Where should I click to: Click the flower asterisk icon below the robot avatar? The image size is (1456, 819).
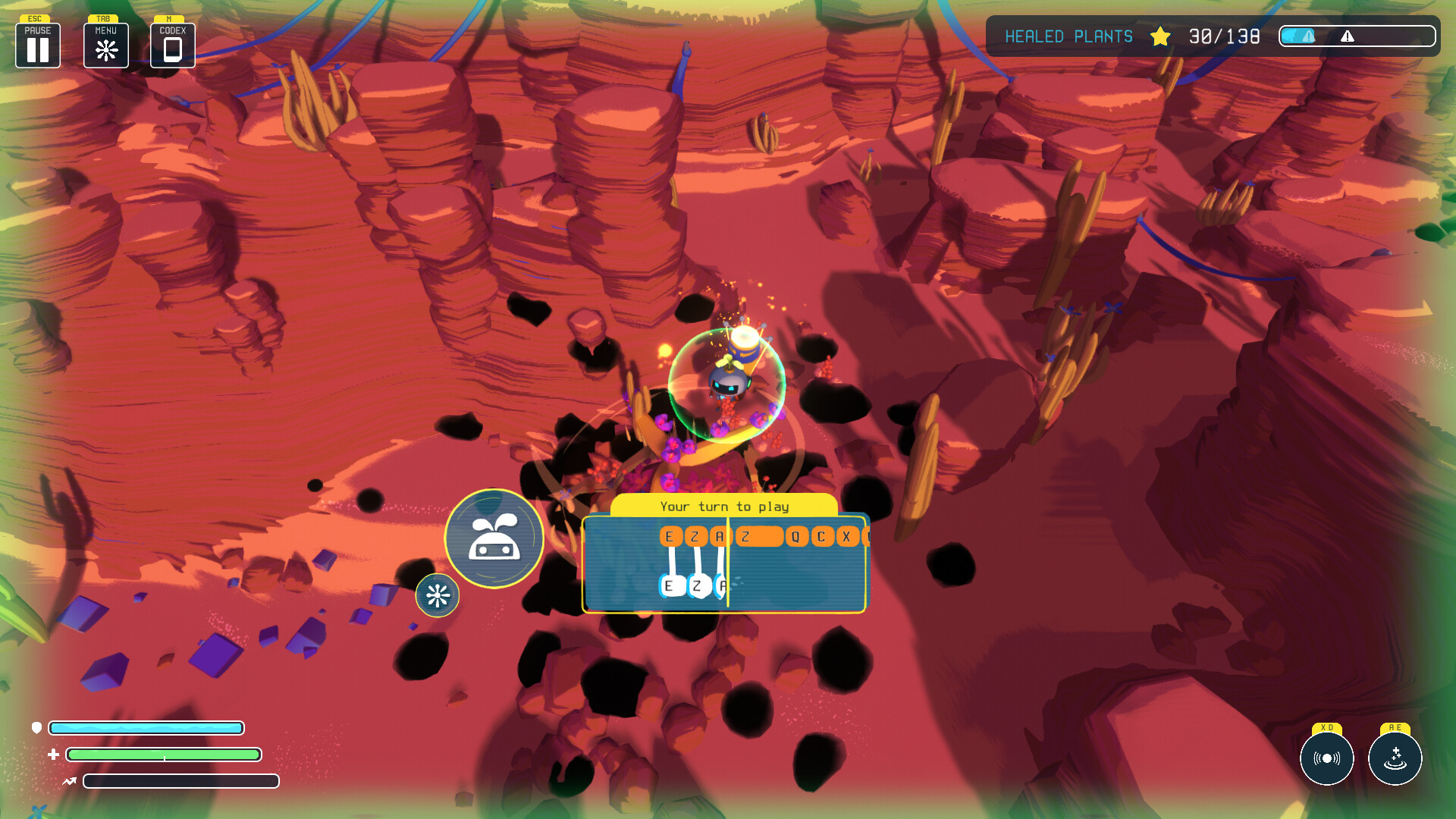(438, 596)
